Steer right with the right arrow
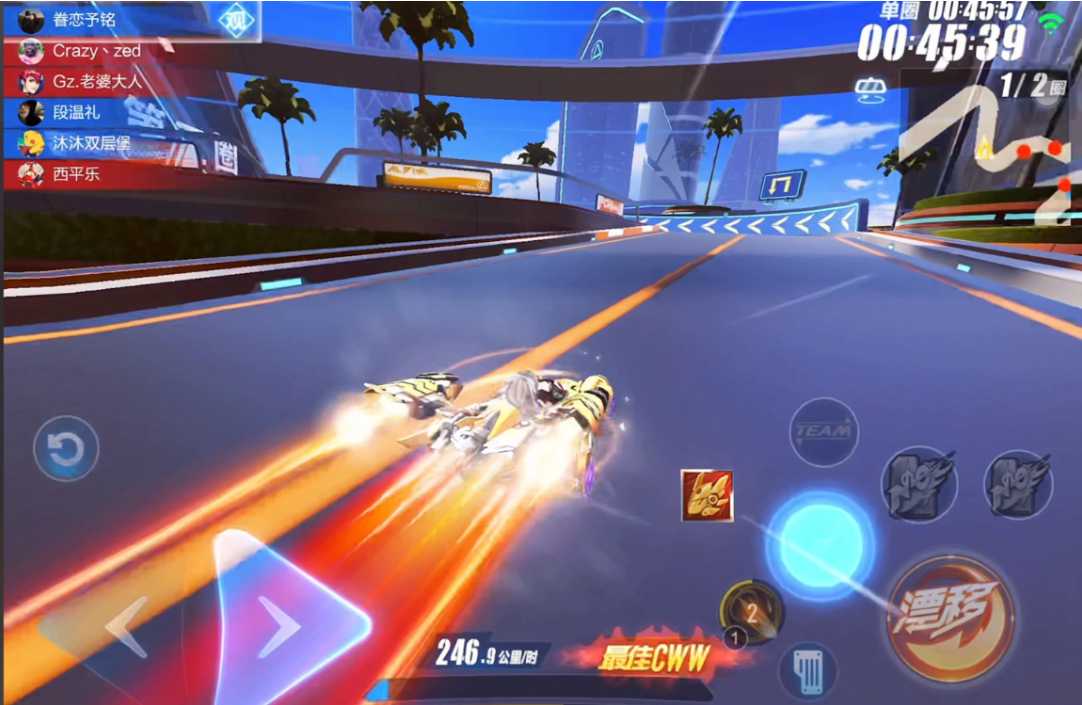 point(278,625)
